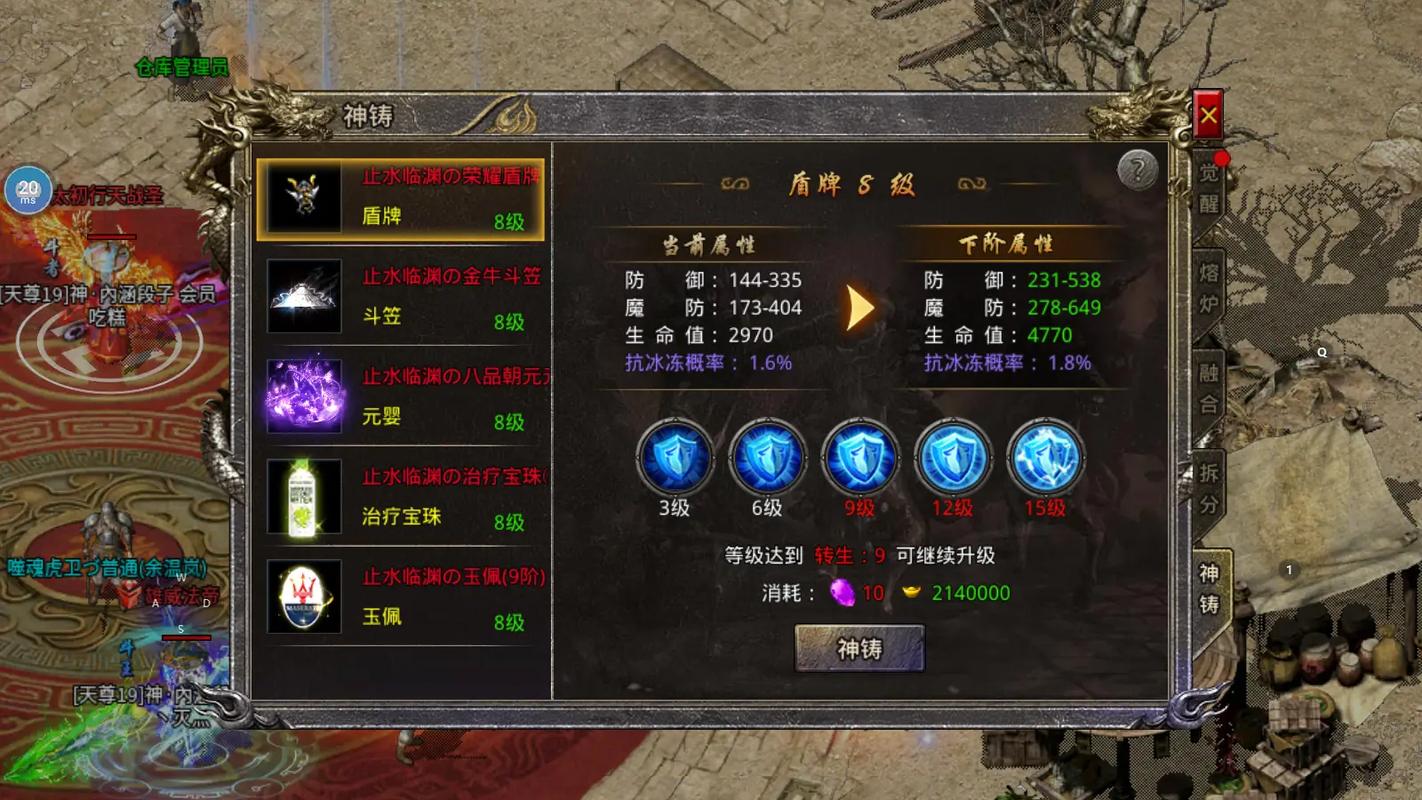Select the 15级 shield milestone icon
The width and height of the screenshot is (1422, 800).
[x=1044, y=458]
